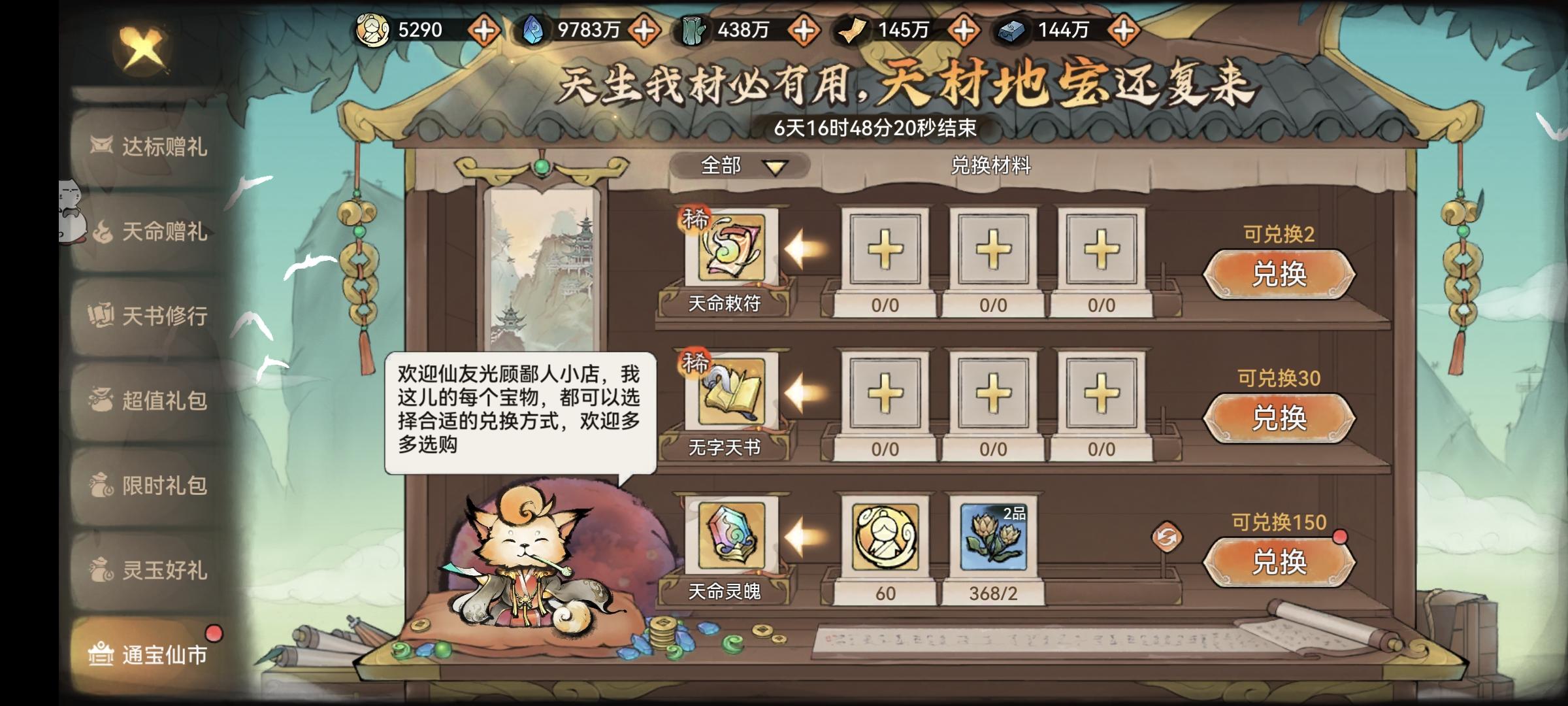Click the avatar currency icon showing 5290
The width and height of the screenshot is (1568, 706).
tap(372, 27)
